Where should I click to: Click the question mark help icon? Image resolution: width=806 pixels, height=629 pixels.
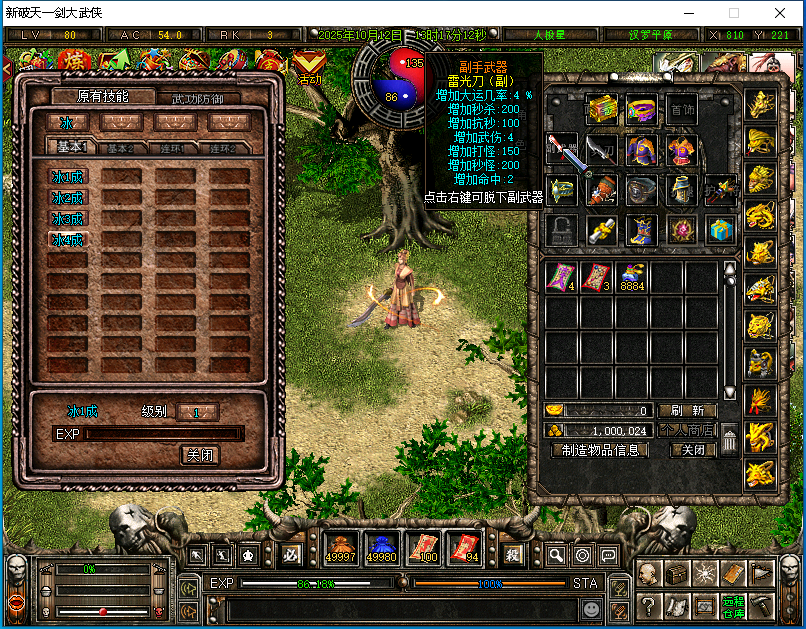coord(648,604)
